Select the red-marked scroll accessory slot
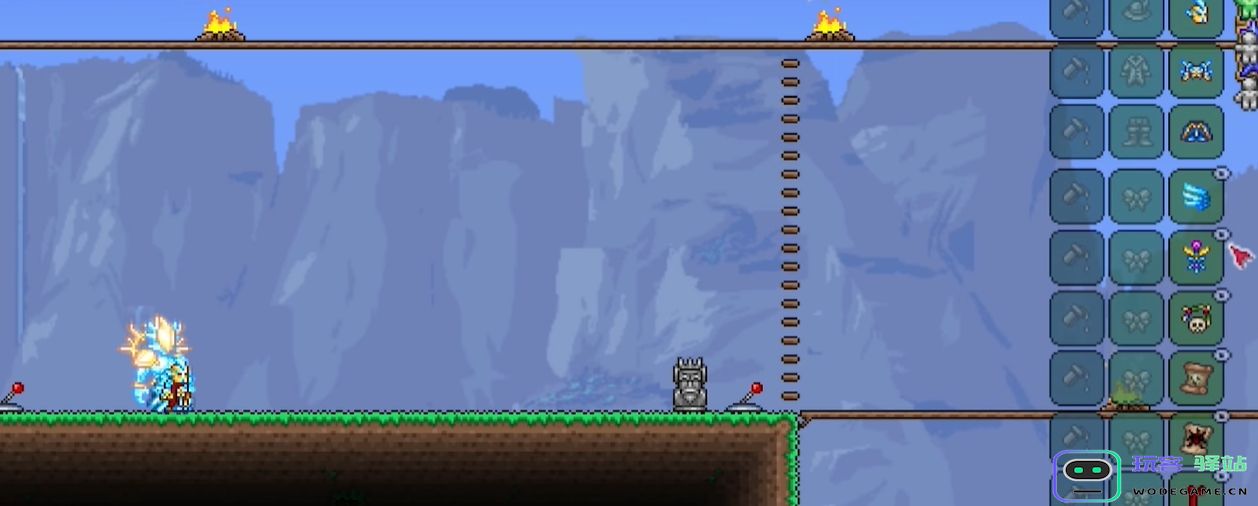This screenshot has width=1258, height=506. (x=1196, y=438)
